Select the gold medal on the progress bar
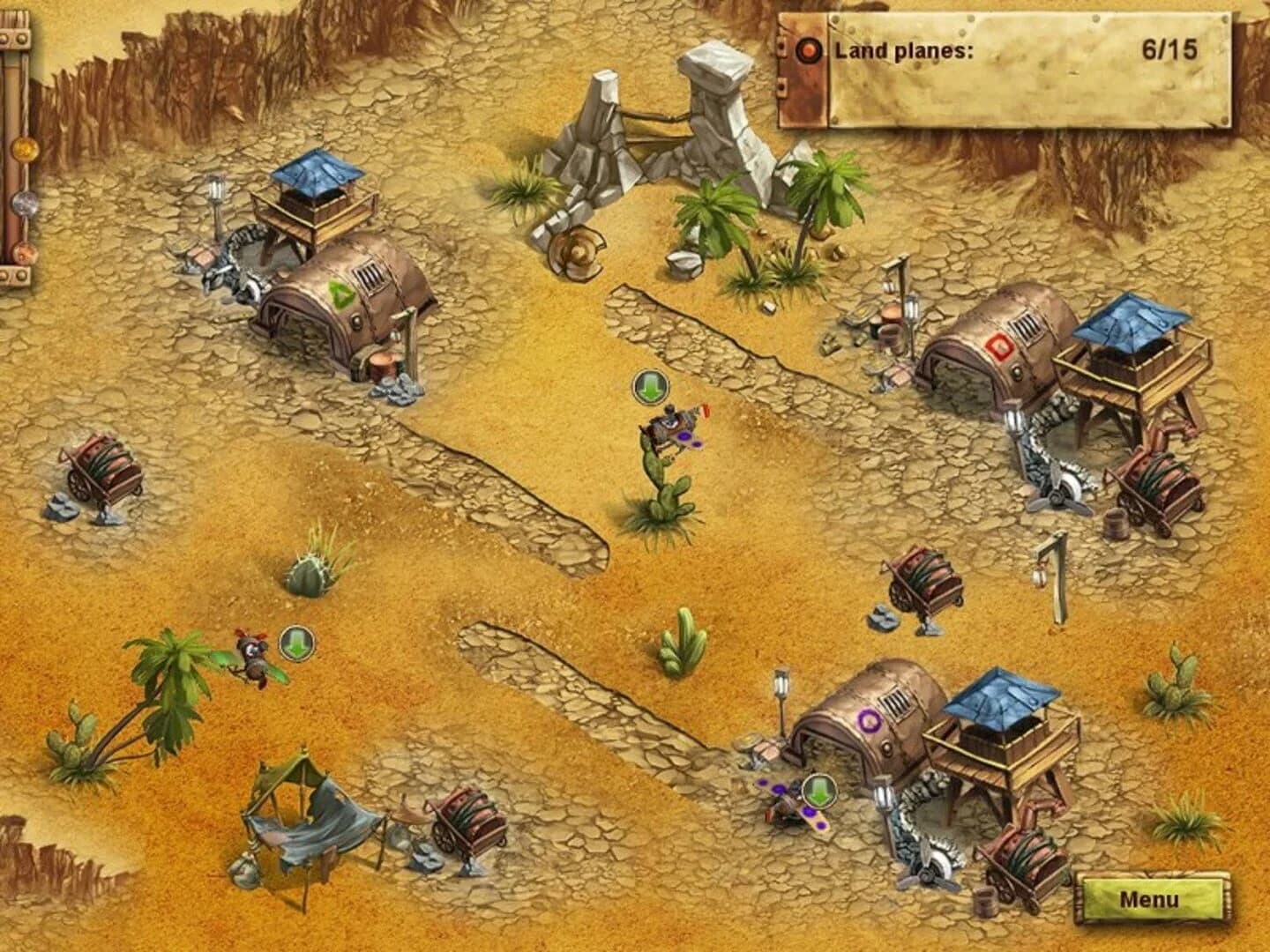The width and height of the screenshot is (1270, 952). click(x=25, y=150)
